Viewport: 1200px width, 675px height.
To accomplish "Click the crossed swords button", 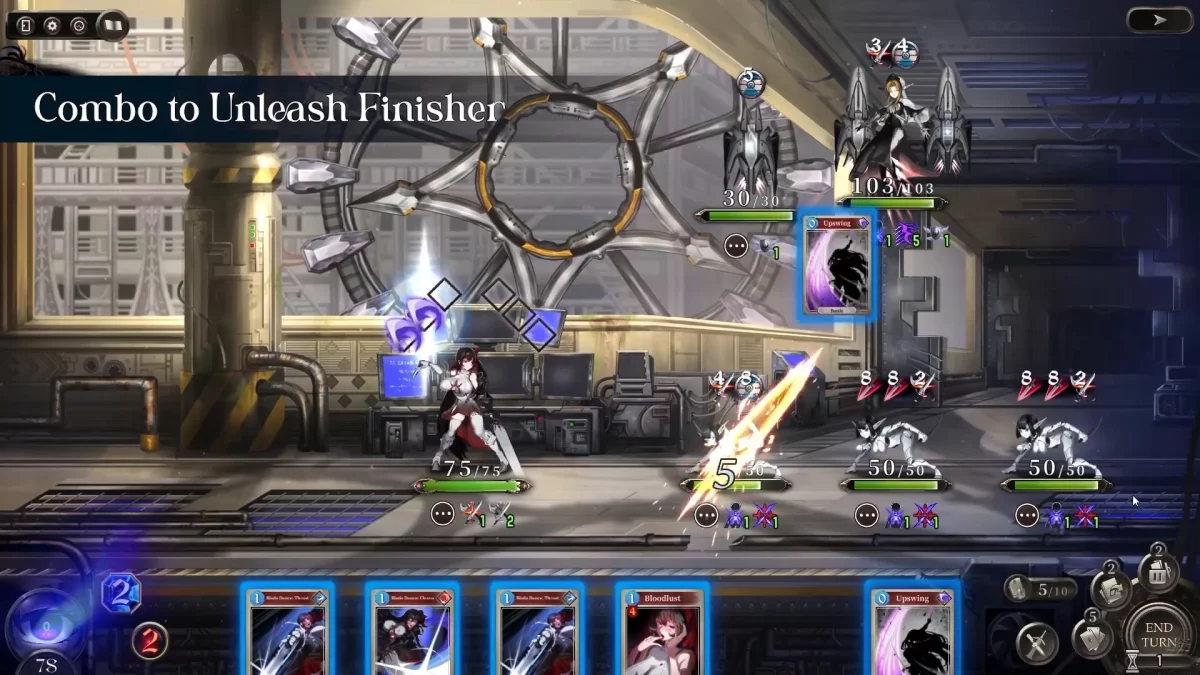I will pos(1037,643).
